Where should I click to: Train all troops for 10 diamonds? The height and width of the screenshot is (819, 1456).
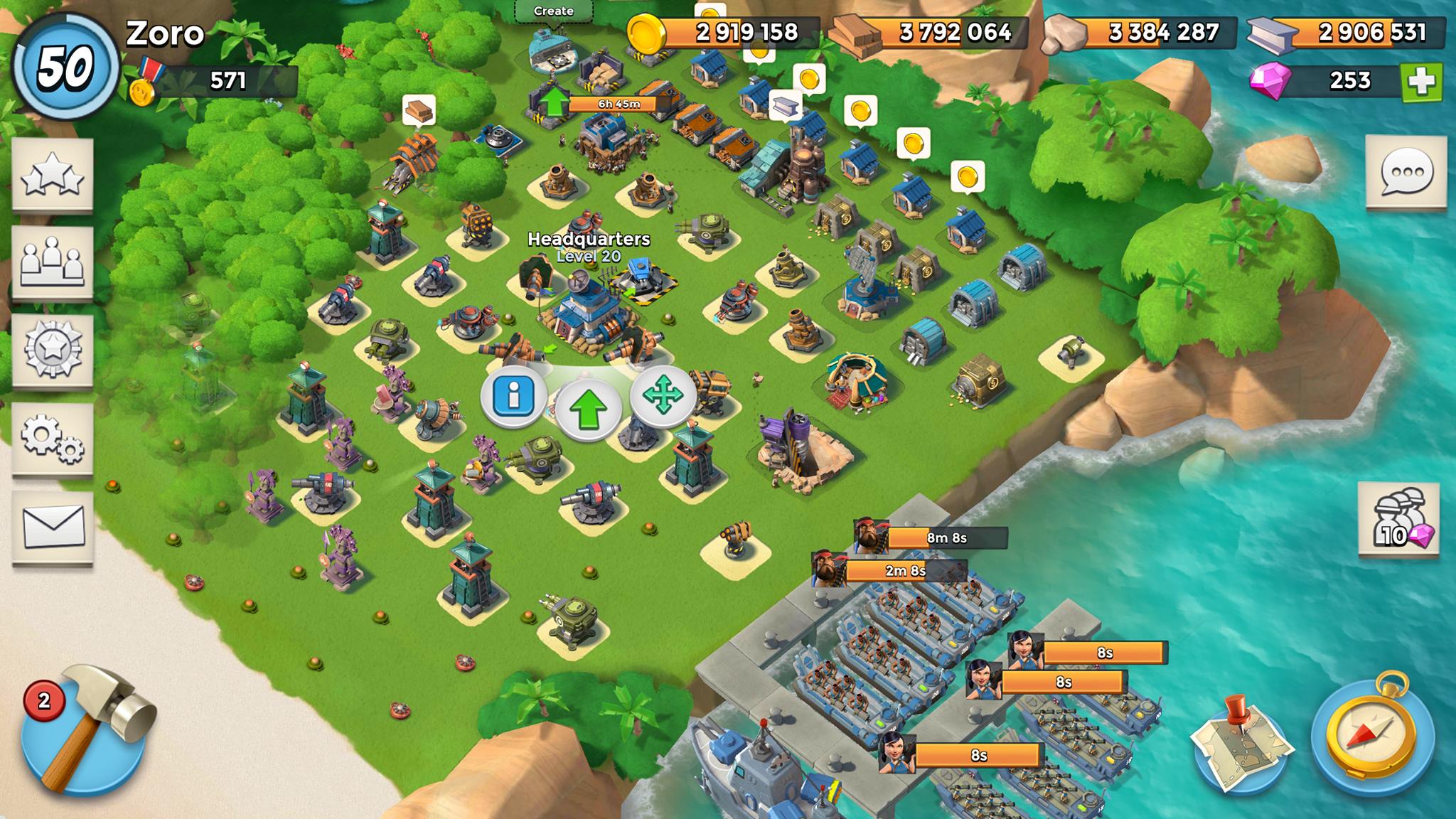pos(1398,518)
